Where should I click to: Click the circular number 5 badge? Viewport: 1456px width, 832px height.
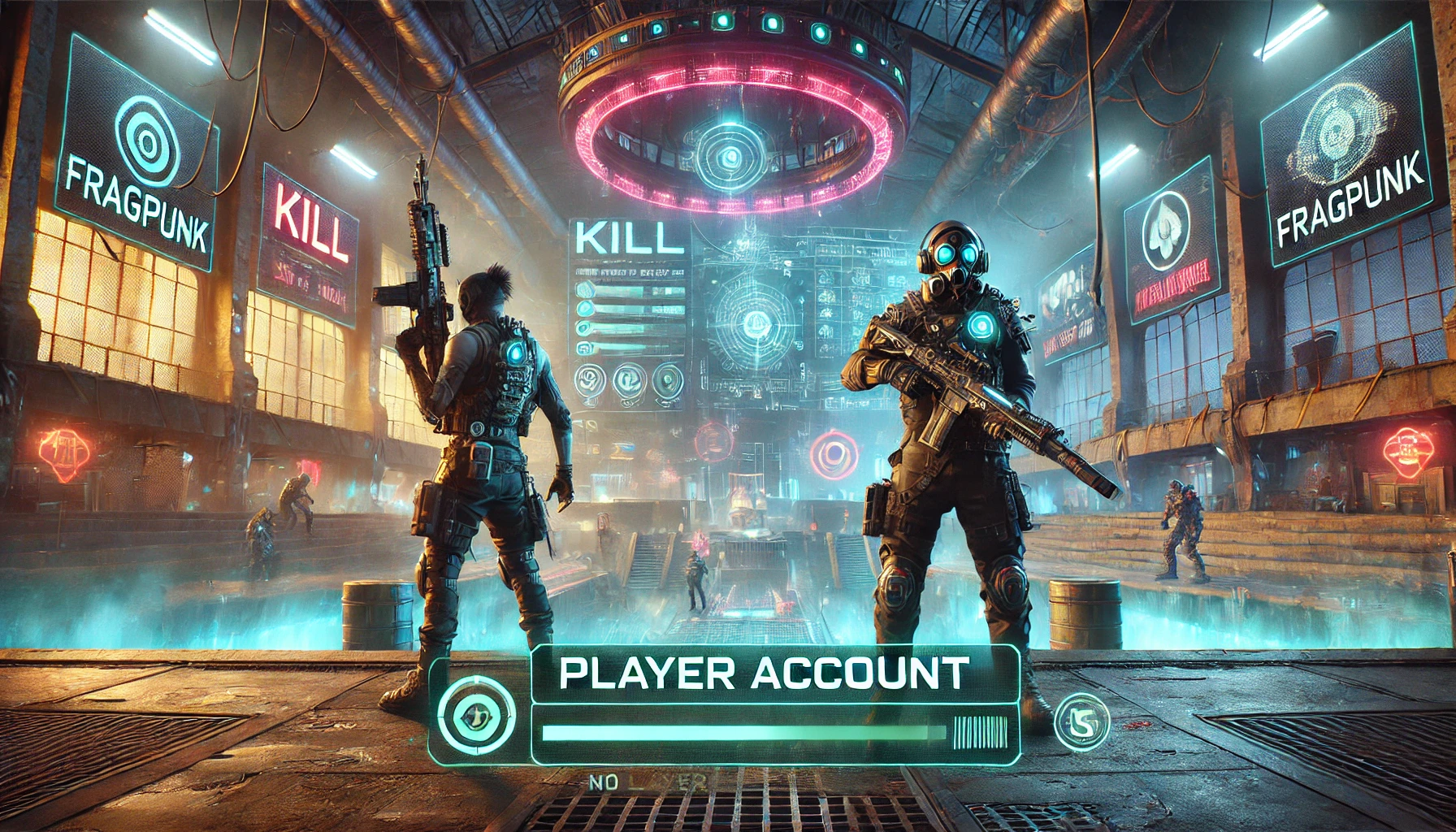[x=1081, y=721]
